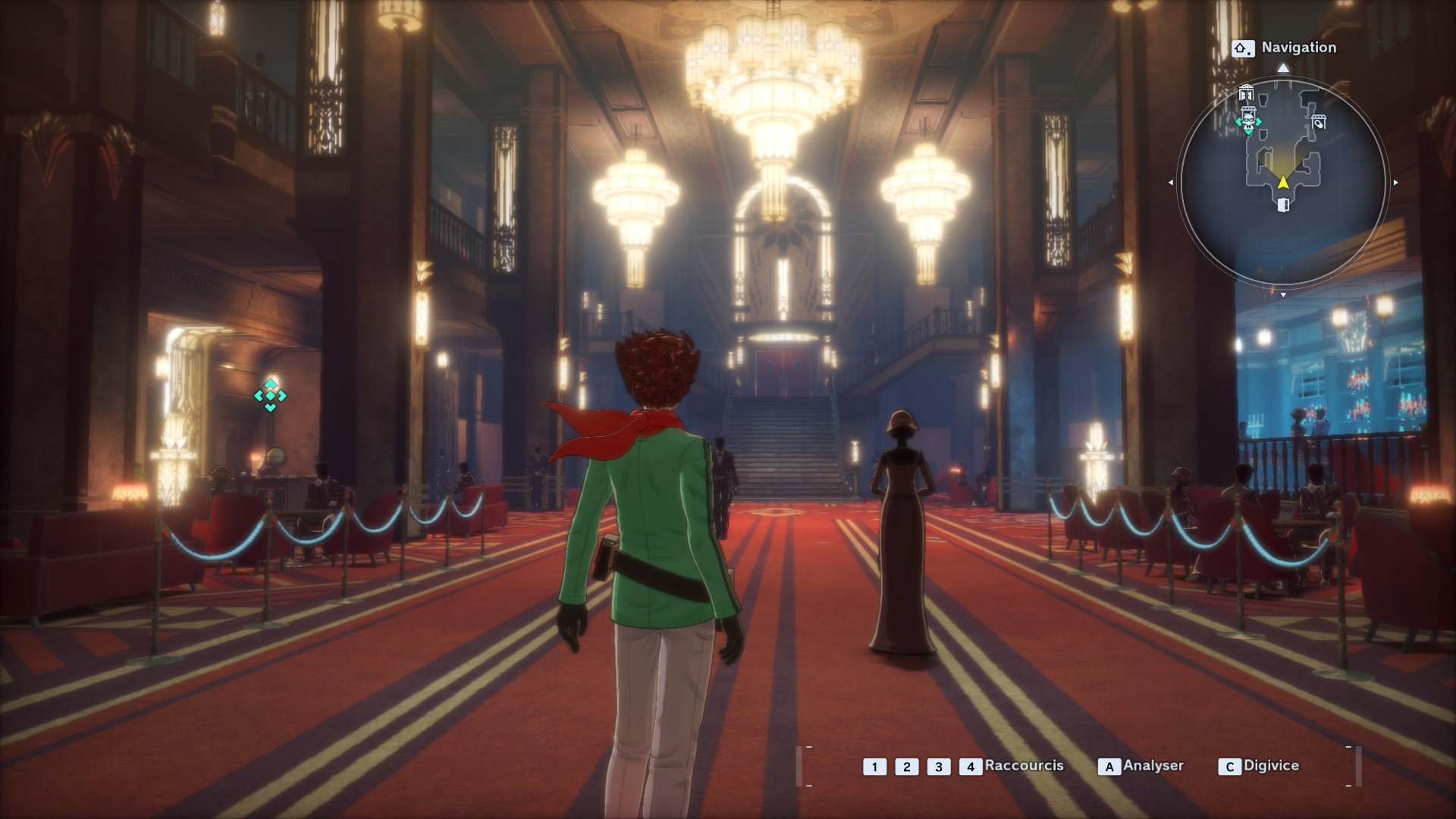Select the exit door marker on minimap
The image size is (1456, 819).
[x=1283, y=205]
